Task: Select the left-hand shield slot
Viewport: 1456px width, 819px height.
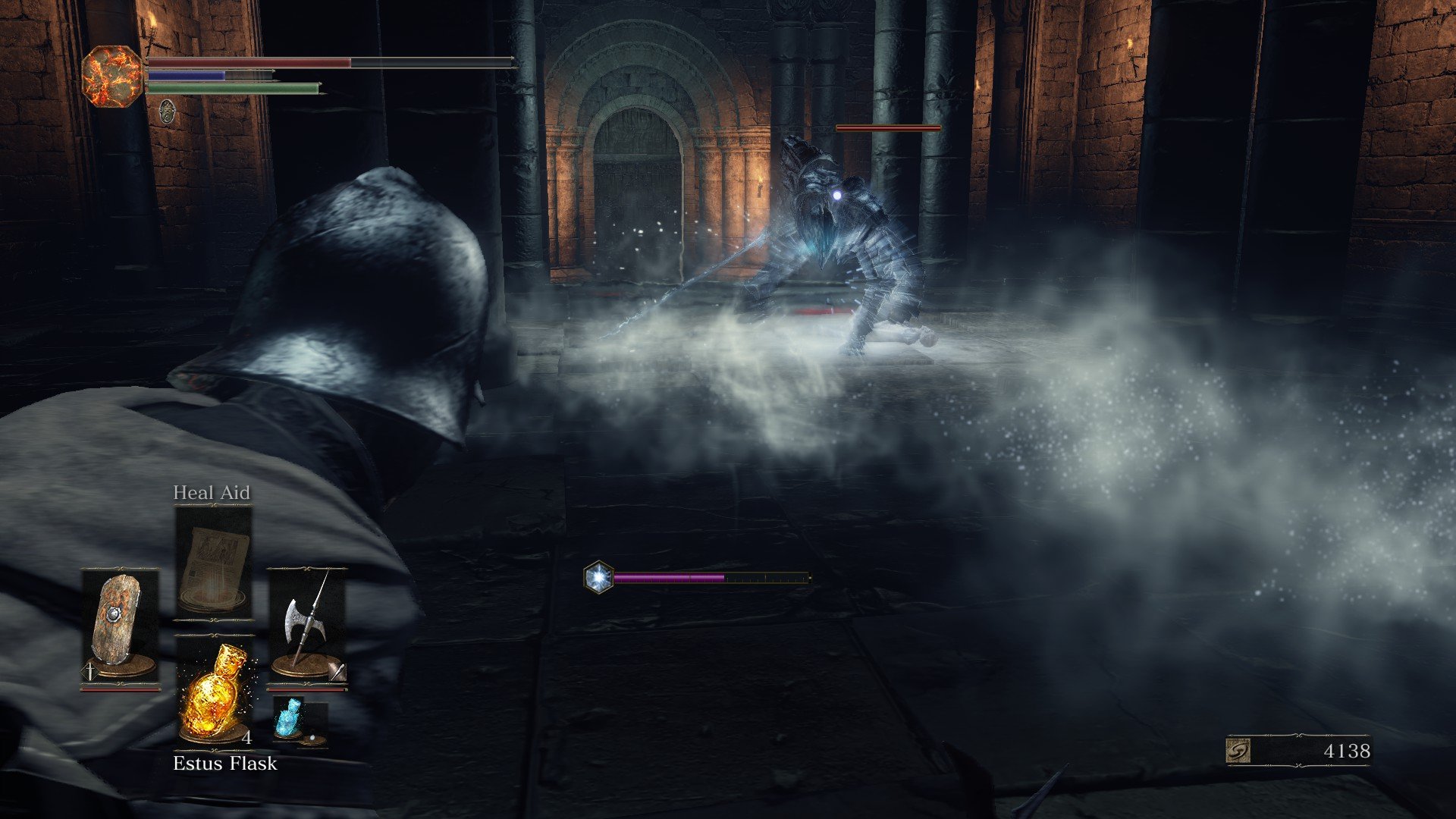Action: click(120, 626)
